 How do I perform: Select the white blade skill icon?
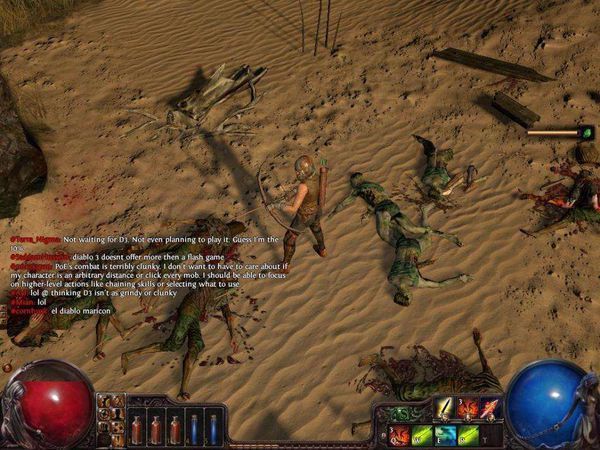[x=444, y=407]
